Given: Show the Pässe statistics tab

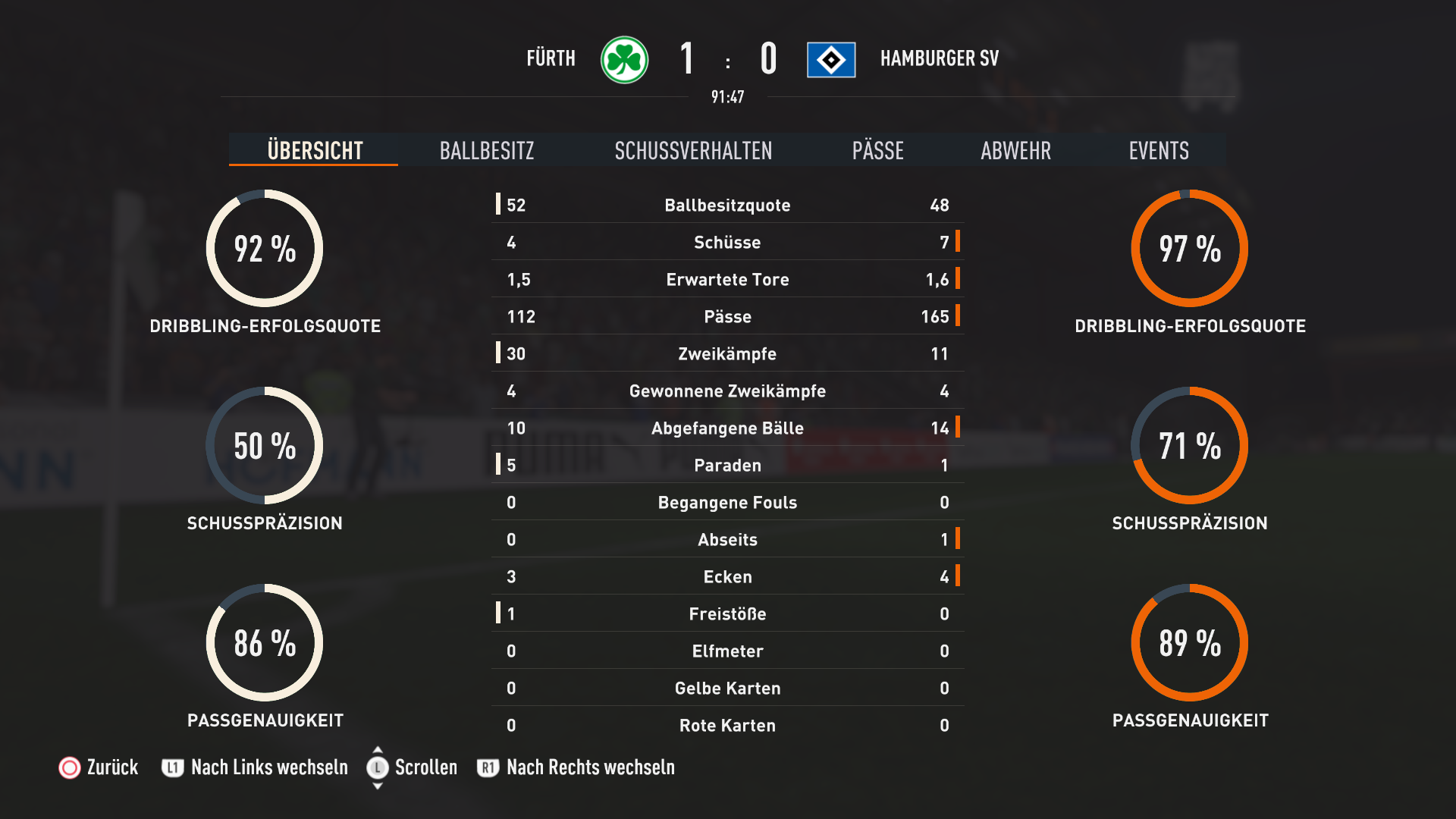Looking at the screenshot, I should 877,150.
